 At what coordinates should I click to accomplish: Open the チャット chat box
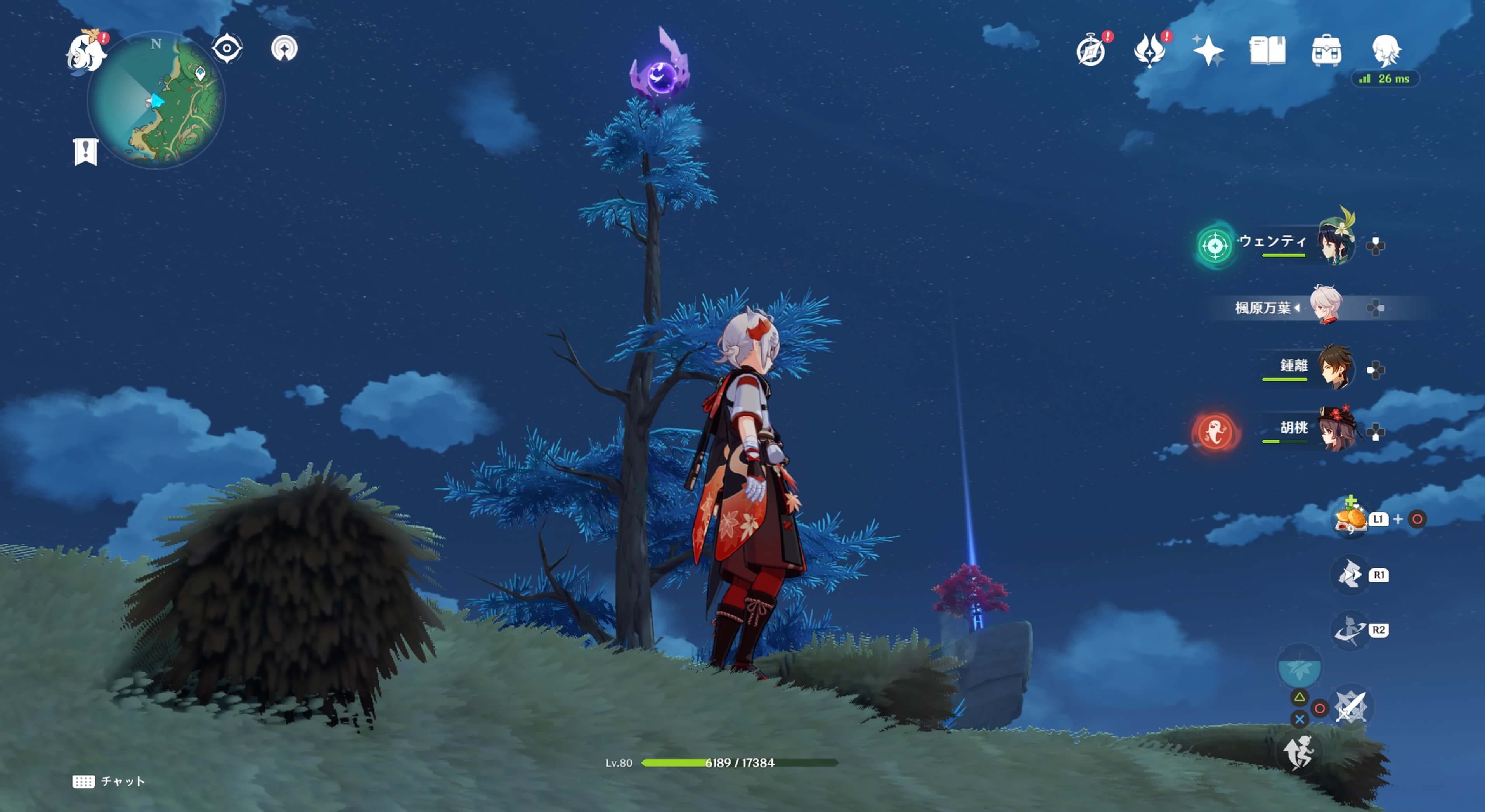(108, 781)
